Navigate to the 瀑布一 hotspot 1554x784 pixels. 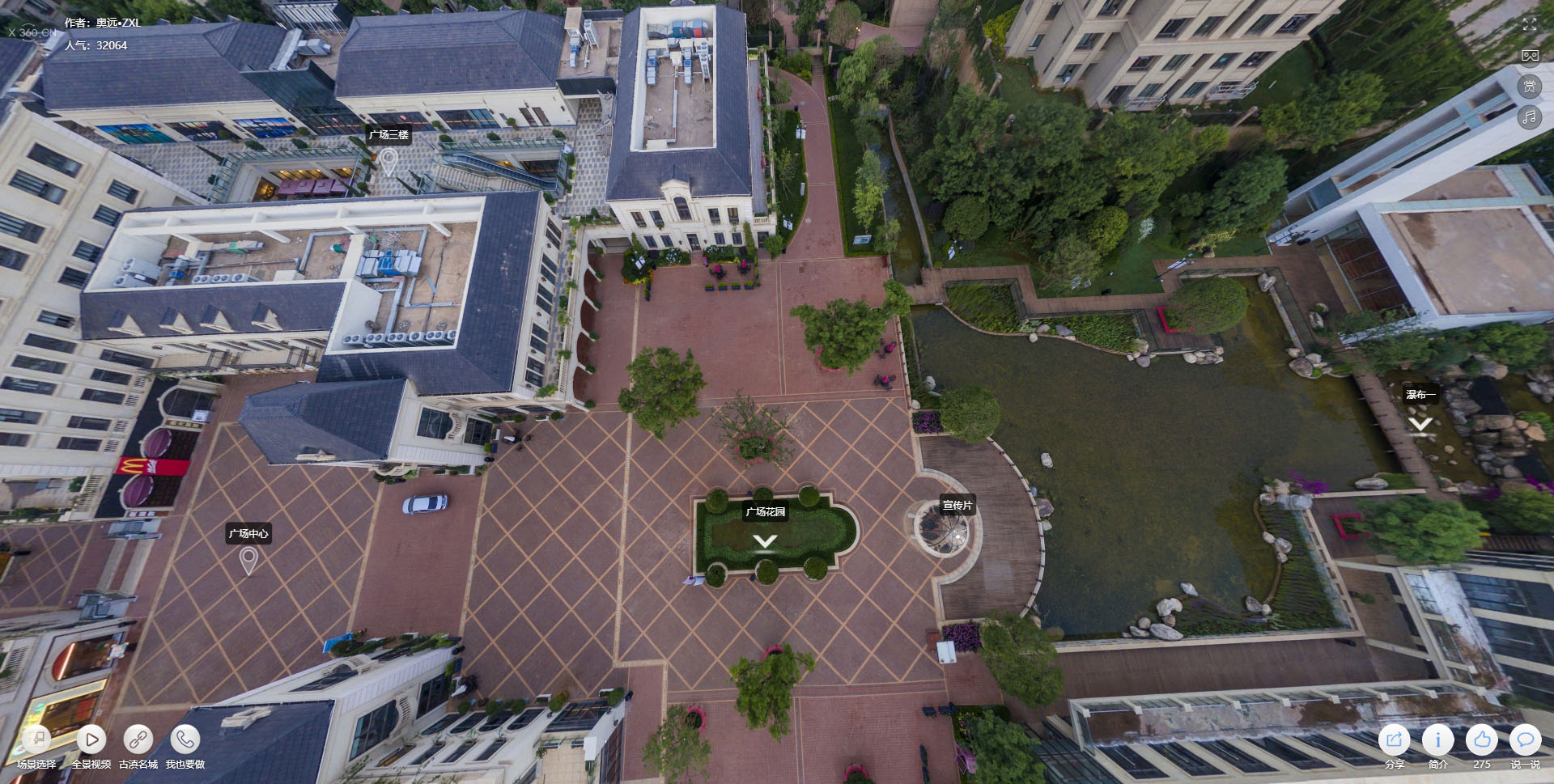tap(1420, 422)
